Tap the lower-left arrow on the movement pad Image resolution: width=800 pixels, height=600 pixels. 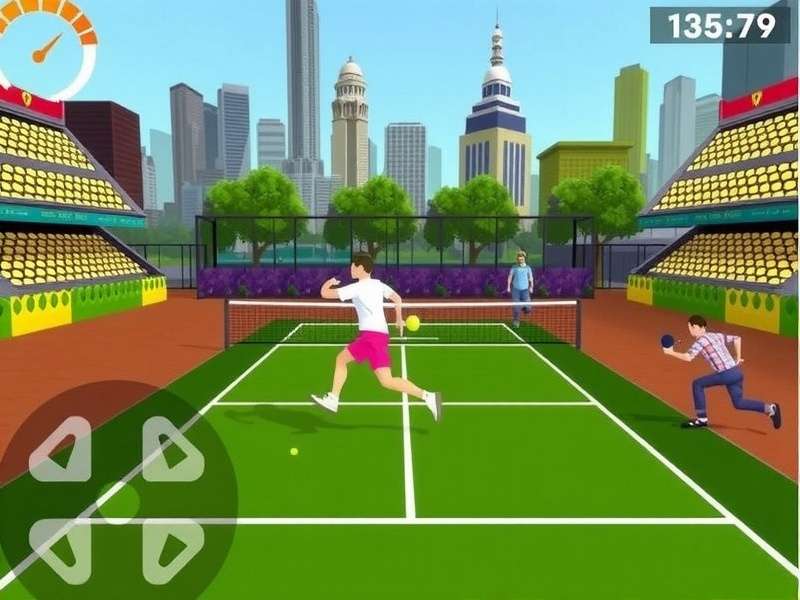pyautogui.click(x=62, y=550)
